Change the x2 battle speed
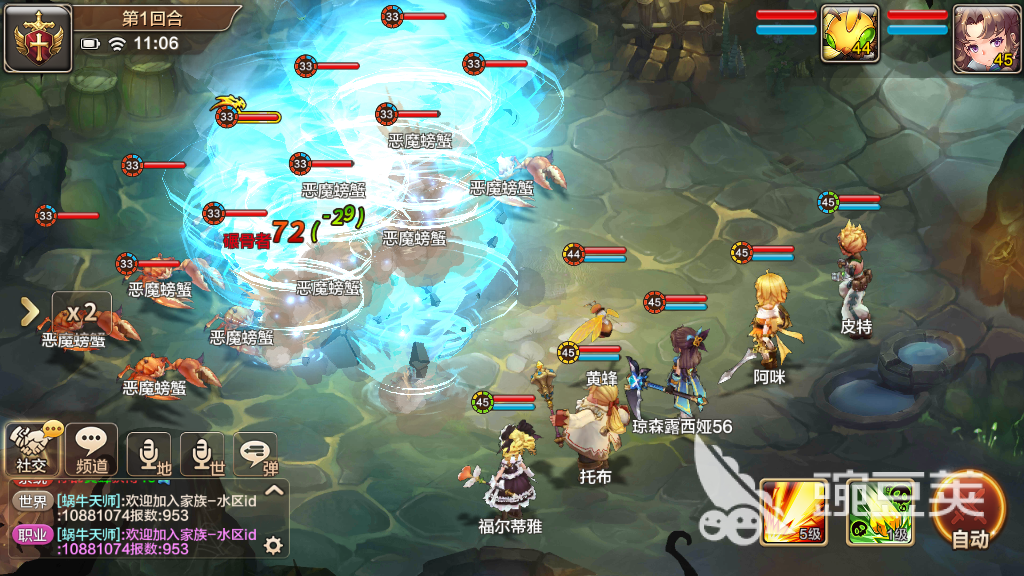This screenshot has width=1024, height=576. (x=81, y=311)
